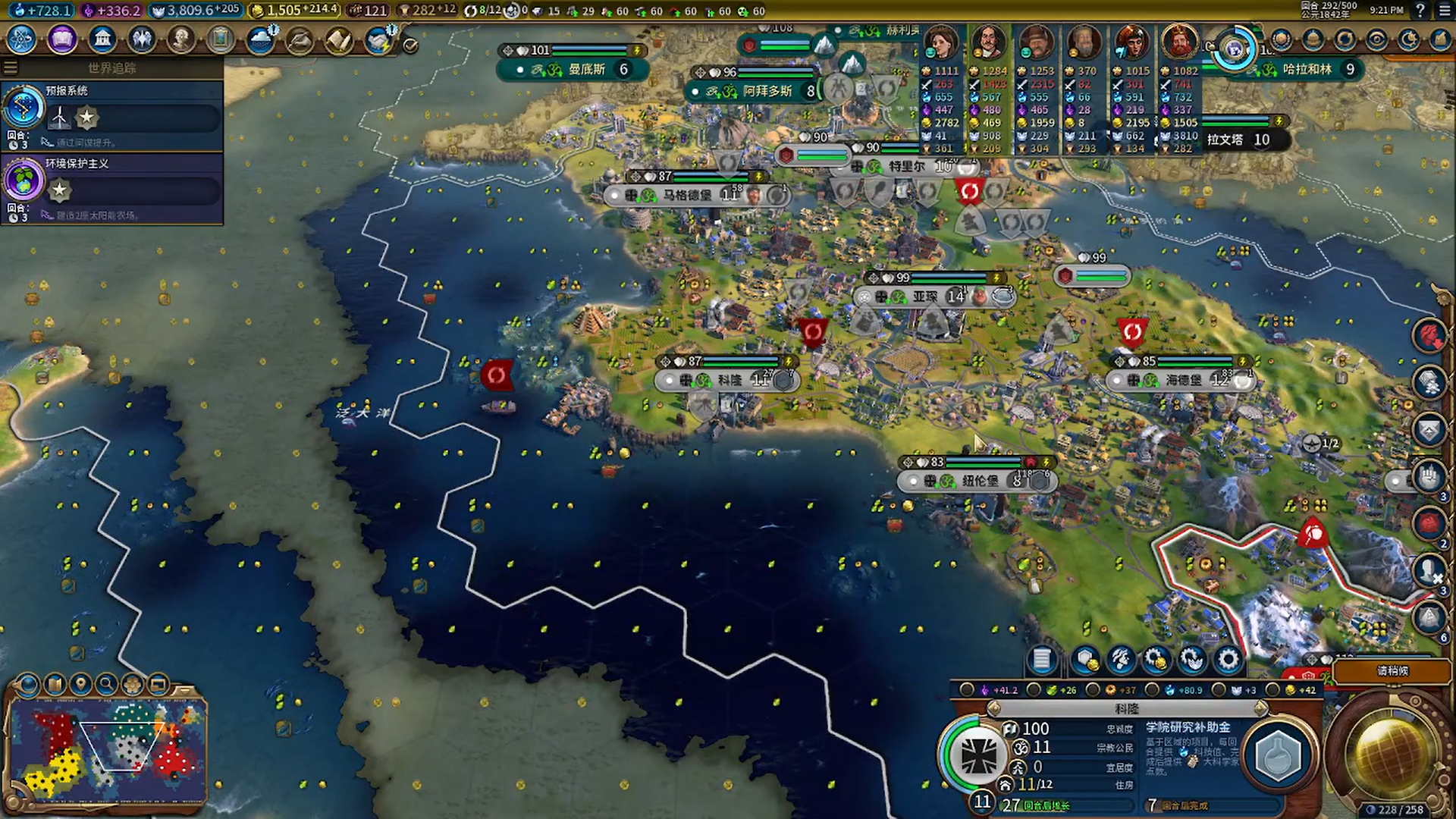Open the minimap map pin tool
This screenshot has width=1456, height=819.
pos(80,685)
